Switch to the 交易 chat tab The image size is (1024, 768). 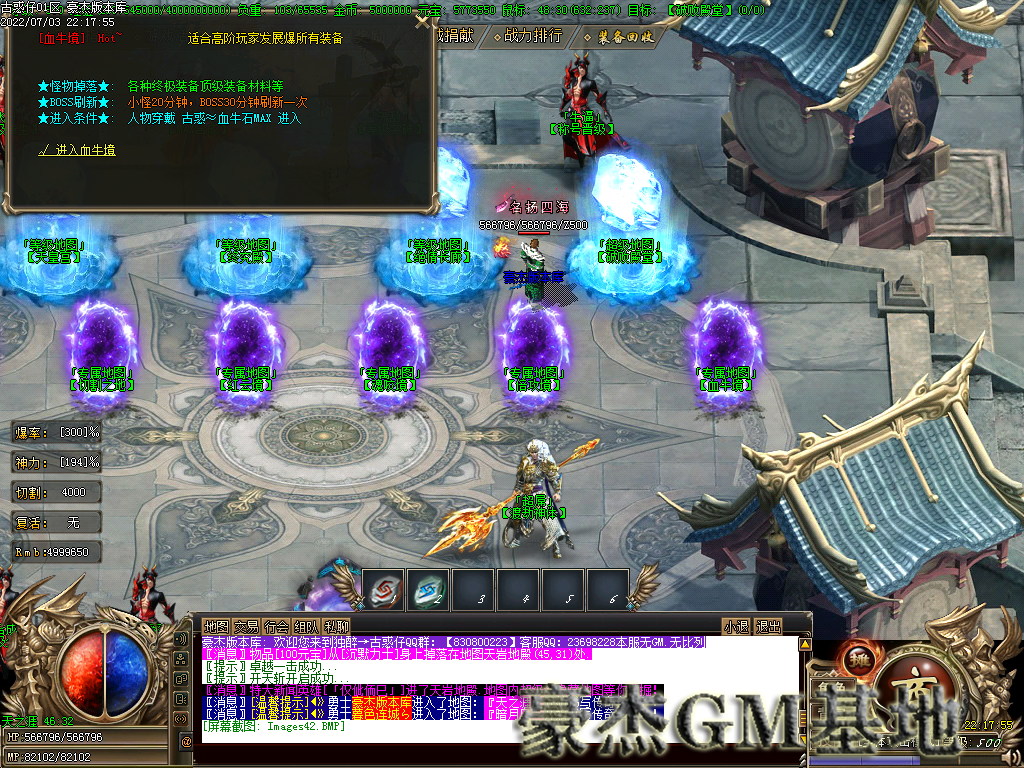[247, 627]
